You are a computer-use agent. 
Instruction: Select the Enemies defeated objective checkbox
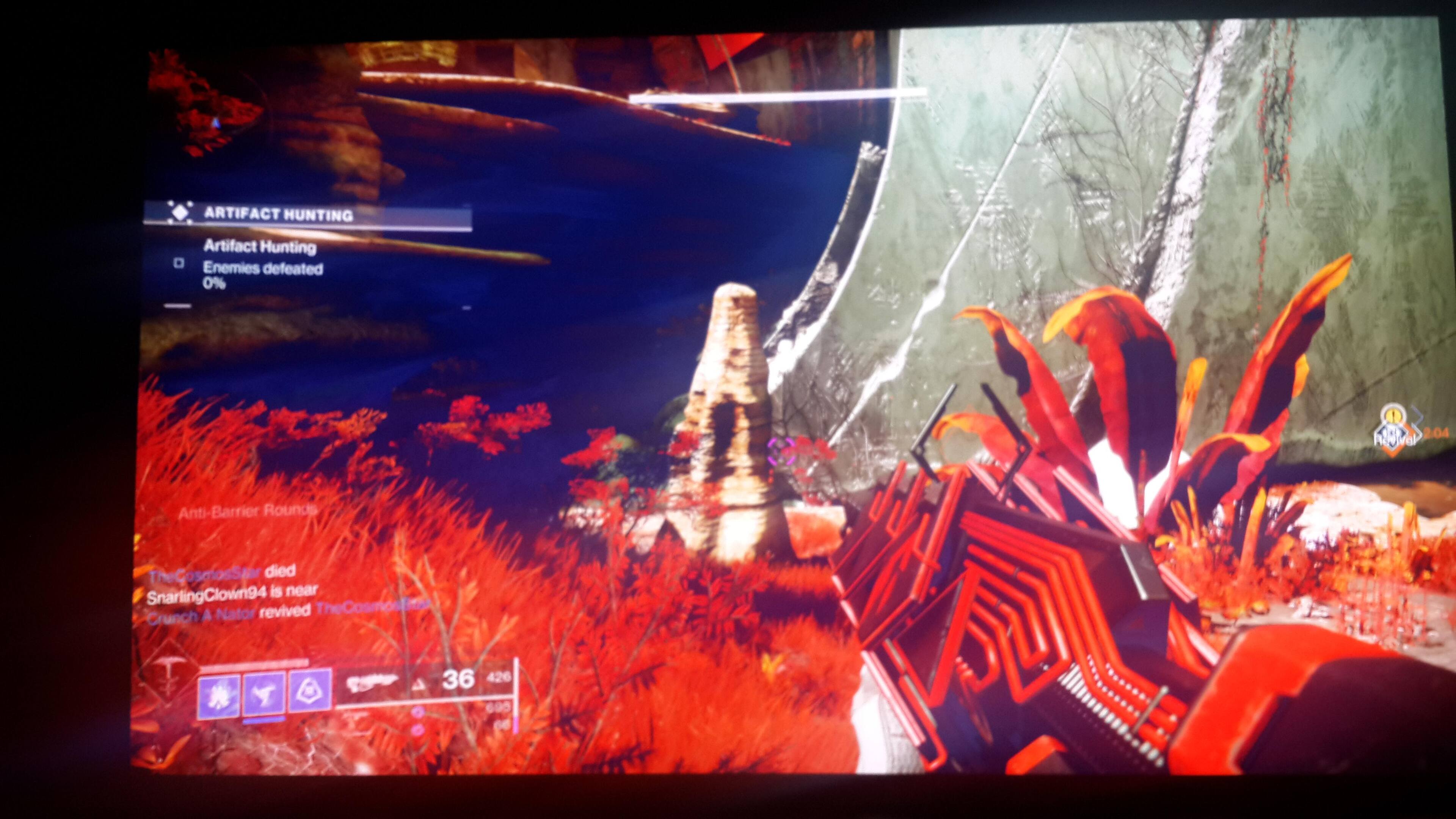[x=179, y=263]
